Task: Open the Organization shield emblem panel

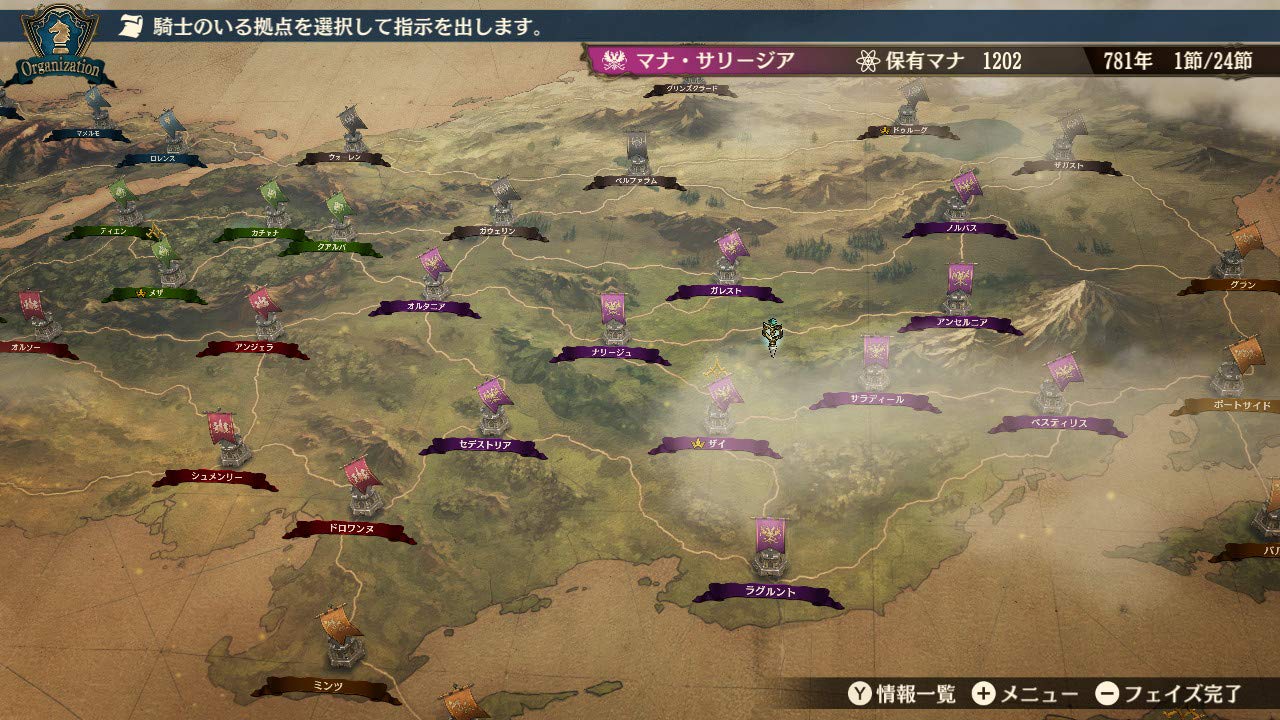Action: coord(55,40)
